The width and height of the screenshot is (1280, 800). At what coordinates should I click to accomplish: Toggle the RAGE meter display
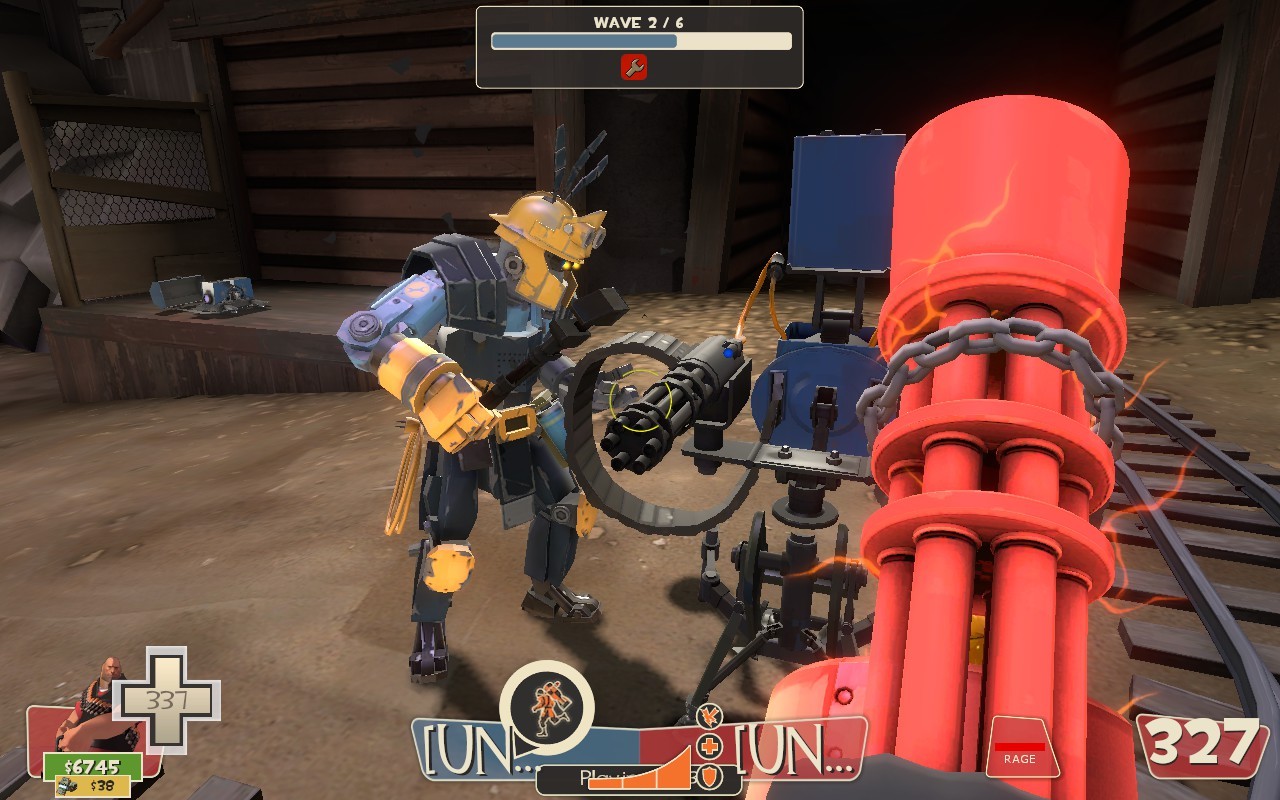click(1020, 748)
